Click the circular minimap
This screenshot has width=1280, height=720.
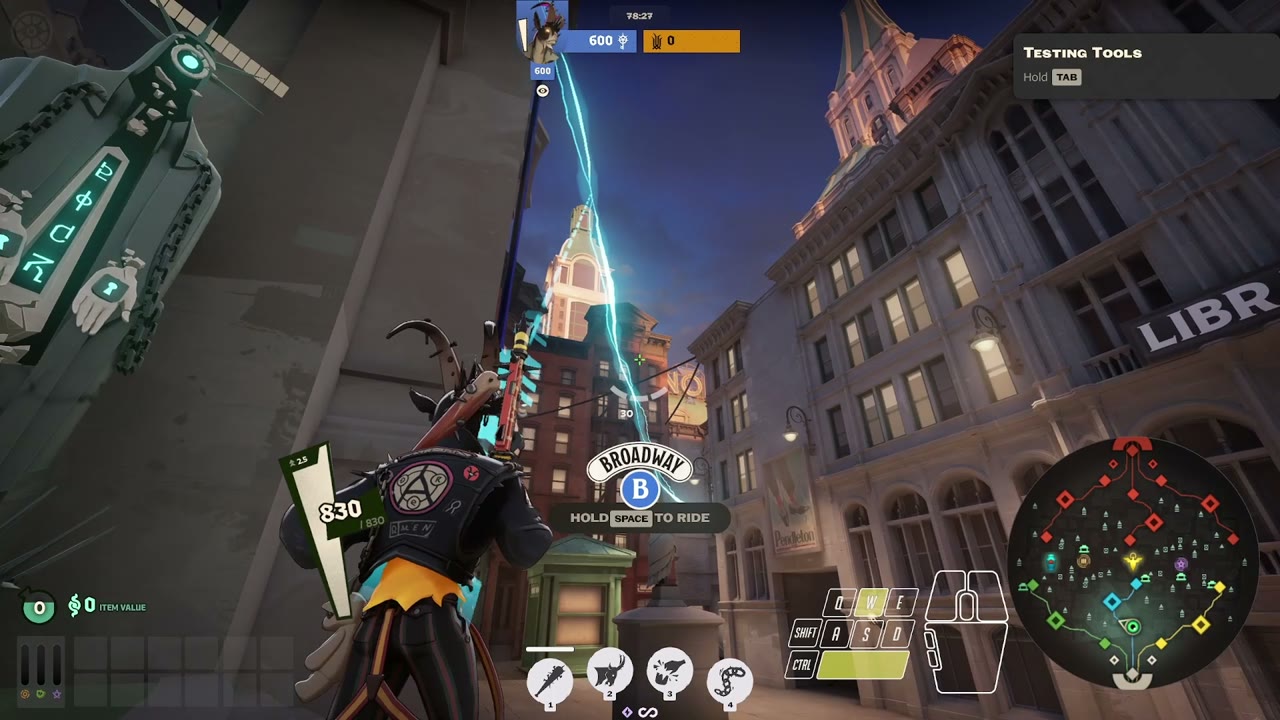coord(1132,561)
